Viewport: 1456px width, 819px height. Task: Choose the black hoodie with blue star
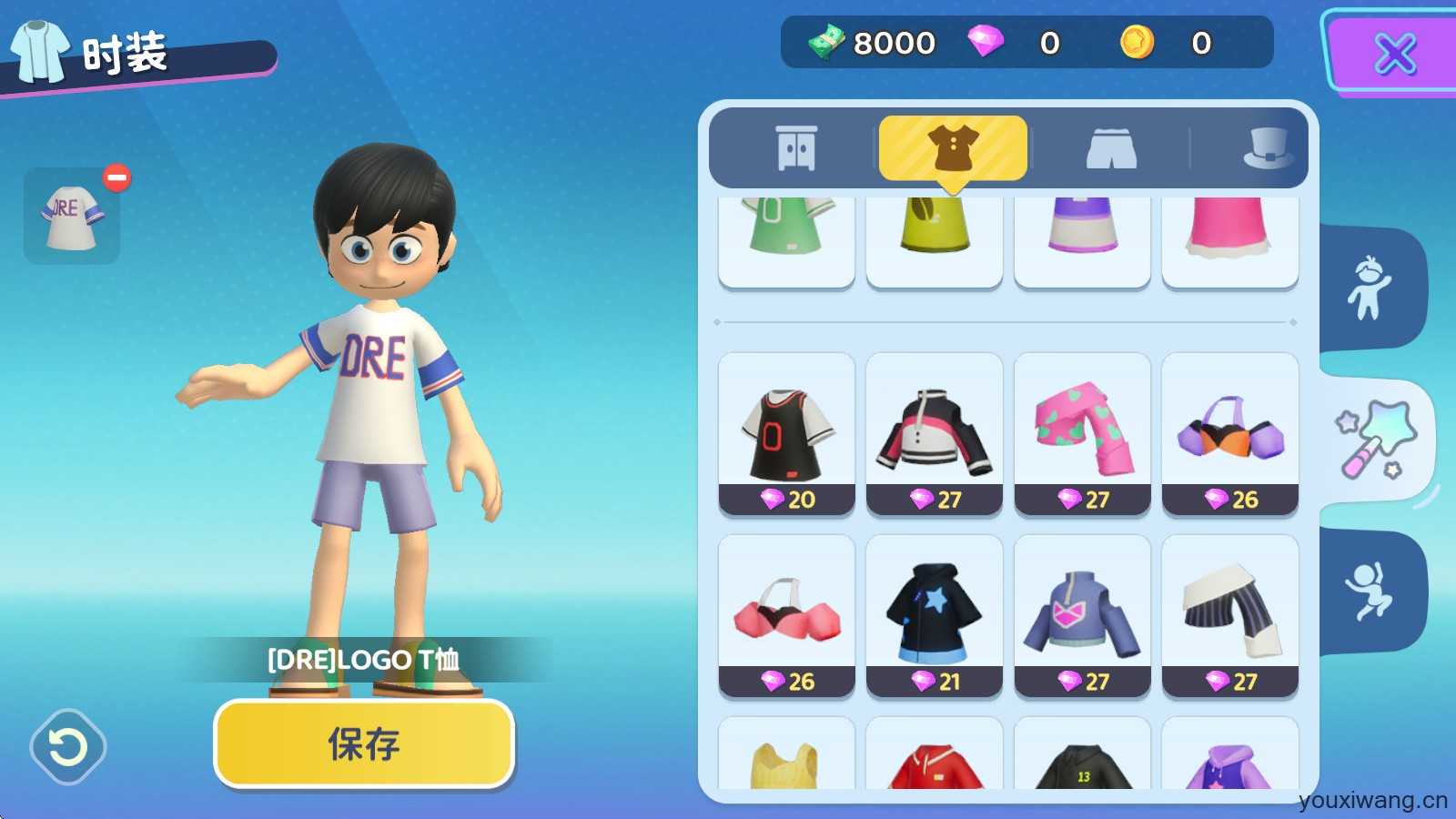click(x=935, y=616)
